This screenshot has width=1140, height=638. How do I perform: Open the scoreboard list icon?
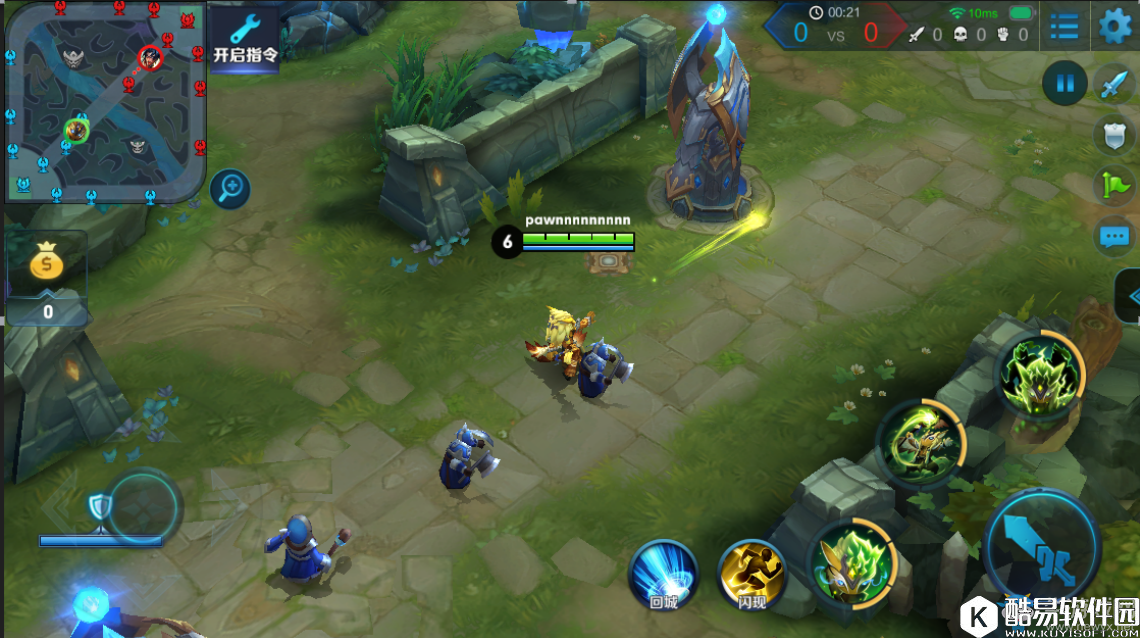1064,27
